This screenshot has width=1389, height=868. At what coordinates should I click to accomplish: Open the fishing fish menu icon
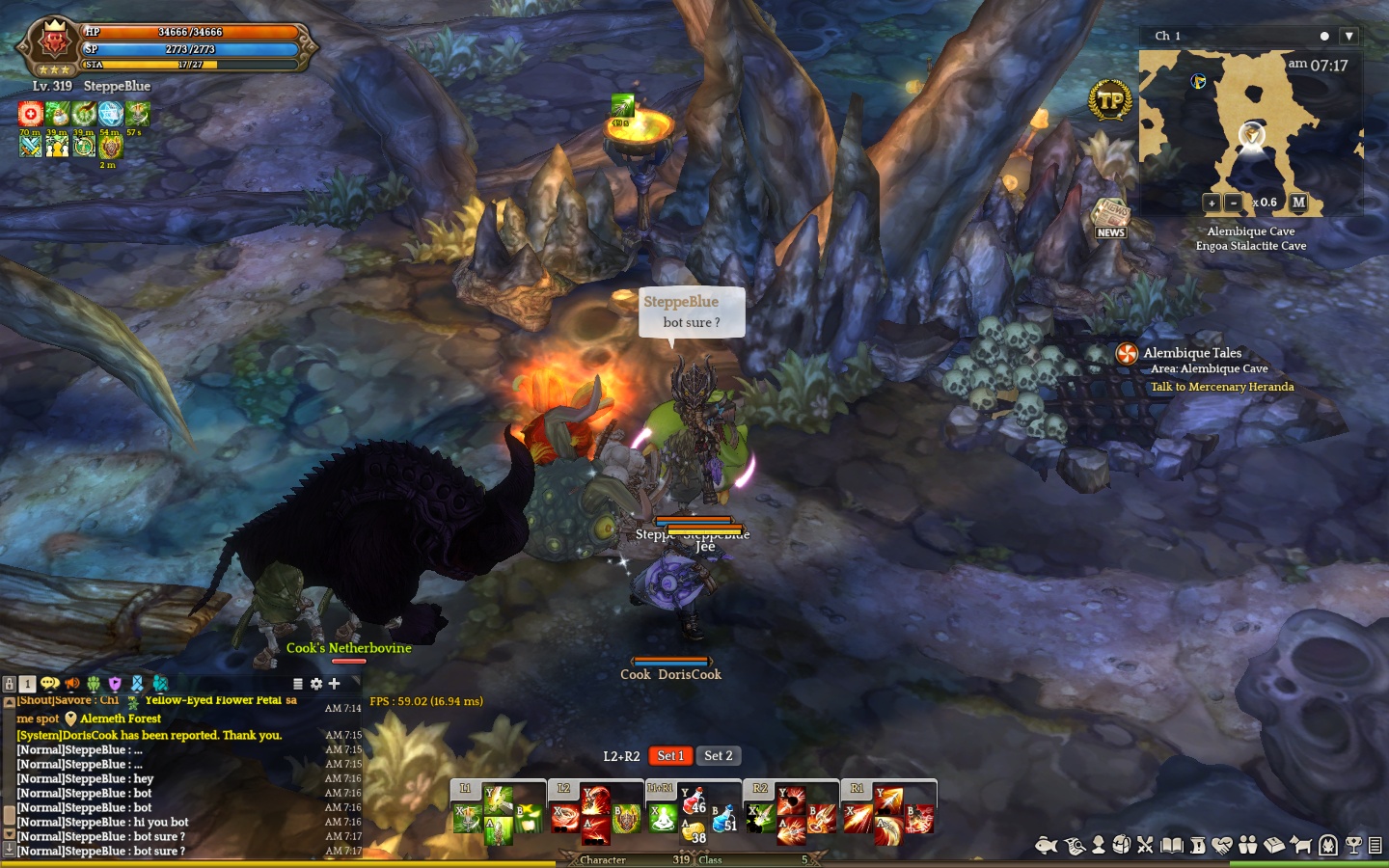click(1047, 846)
